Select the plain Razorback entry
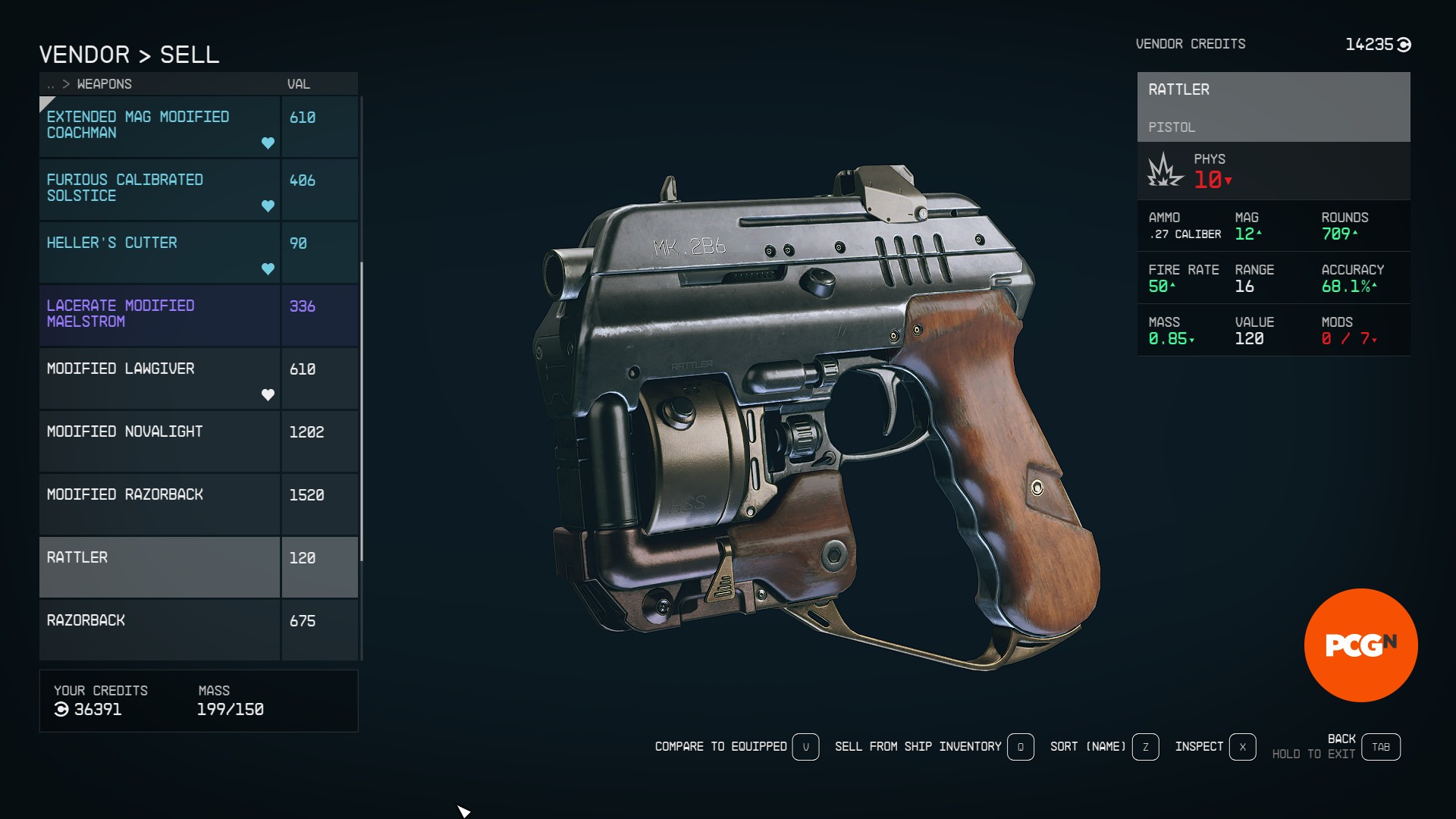This screenshot has width=1456, height=819. pyautogui.click(x=159, y=629)
